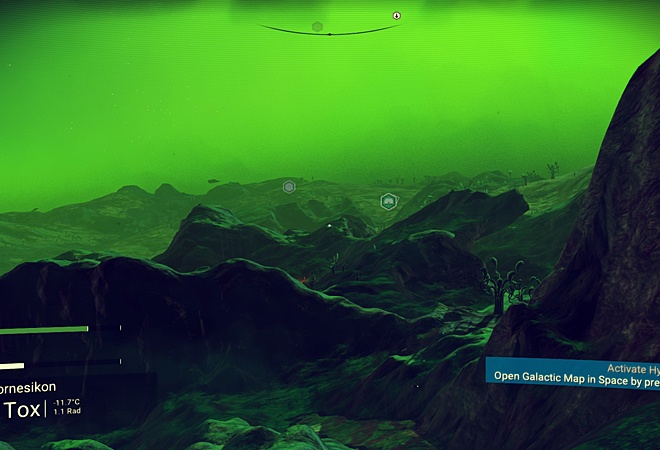Select the building waypoint marker icon
Viewport: 660px width, 450px height.
389,201
